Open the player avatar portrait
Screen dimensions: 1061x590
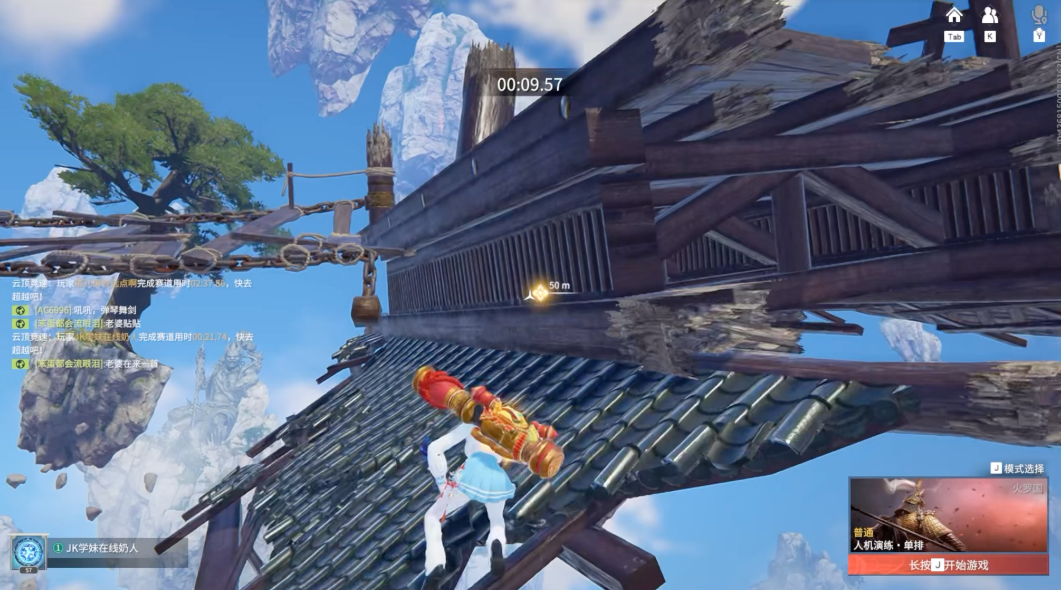(27, 552)
